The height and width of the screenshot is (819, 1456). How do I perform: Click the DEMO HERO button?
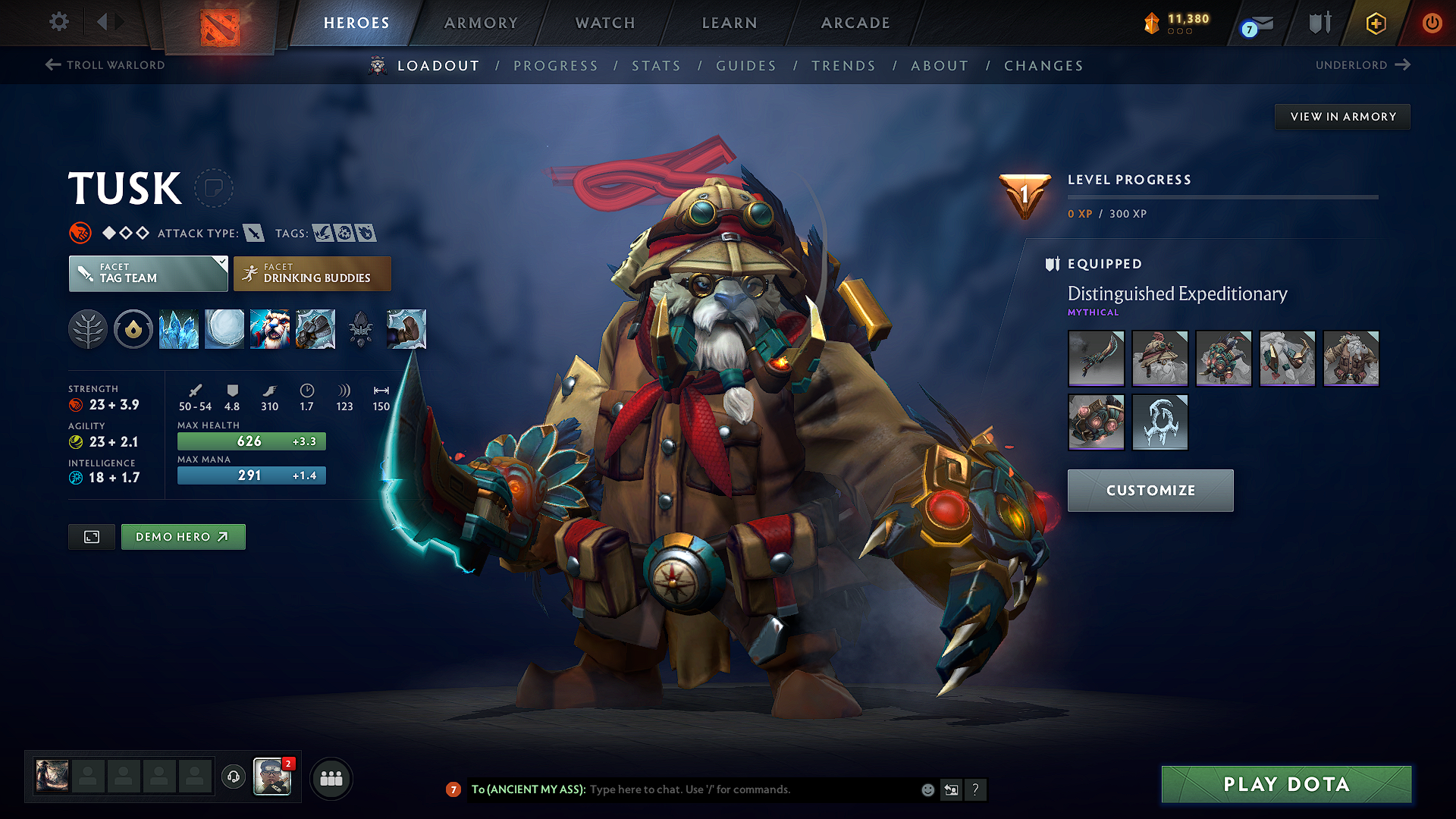183,536
